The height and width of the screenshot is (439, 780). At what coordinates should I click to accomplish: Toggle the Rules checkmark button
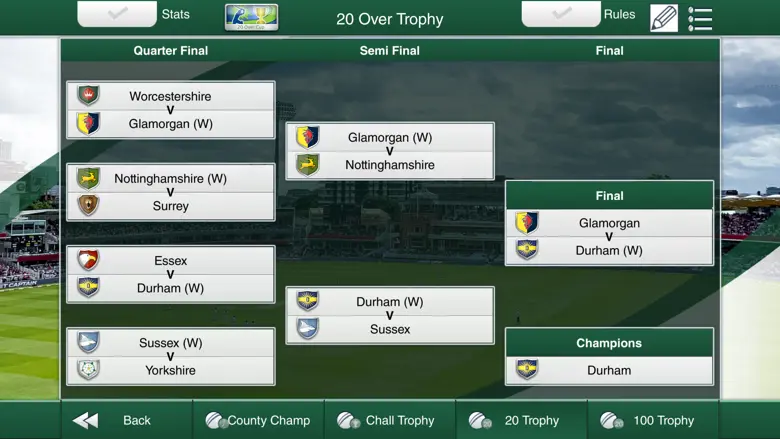click(561, 14)
